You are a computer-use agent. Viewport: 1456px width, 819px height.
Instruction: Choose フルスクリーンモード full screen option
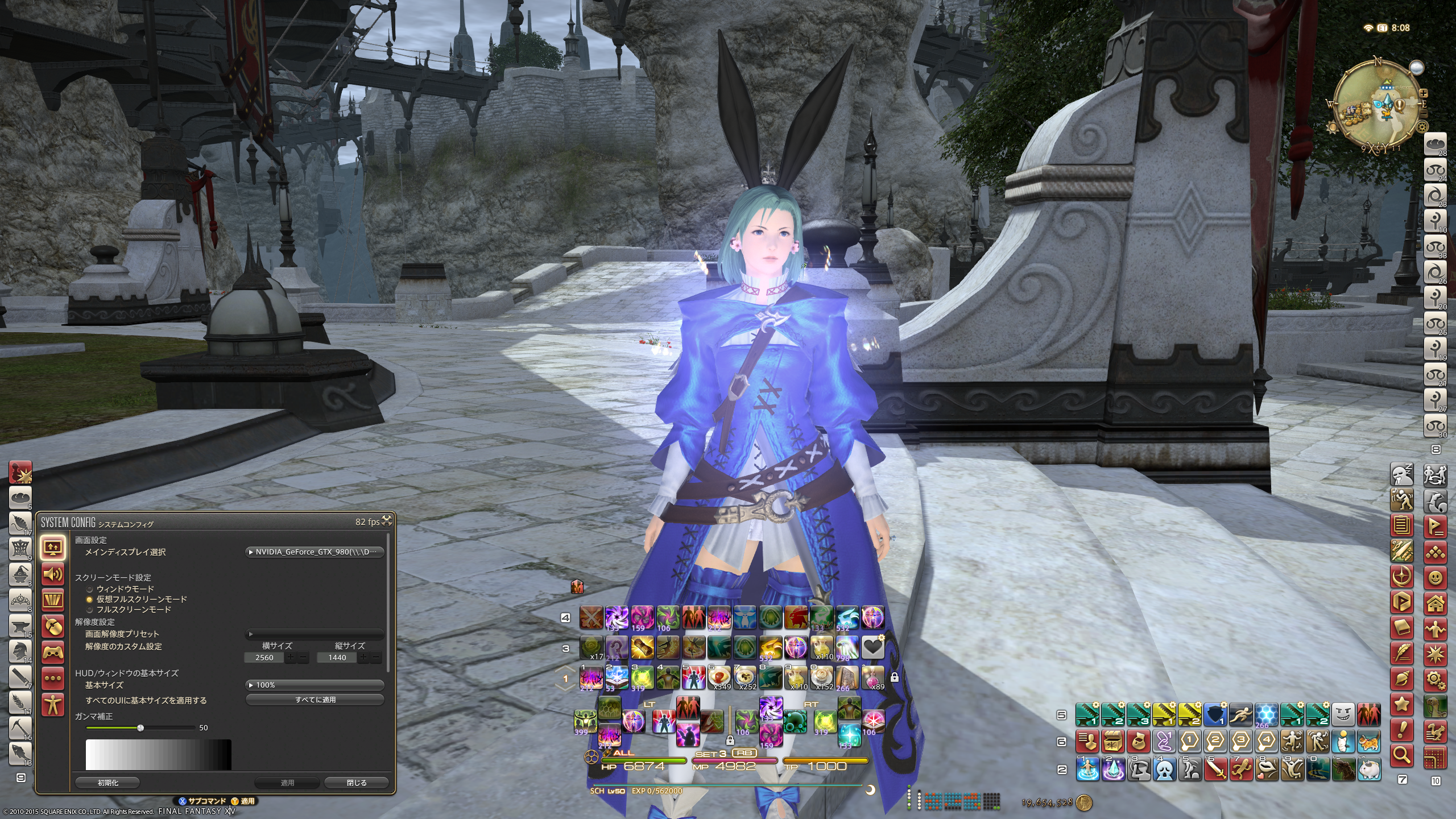[89, 610]
